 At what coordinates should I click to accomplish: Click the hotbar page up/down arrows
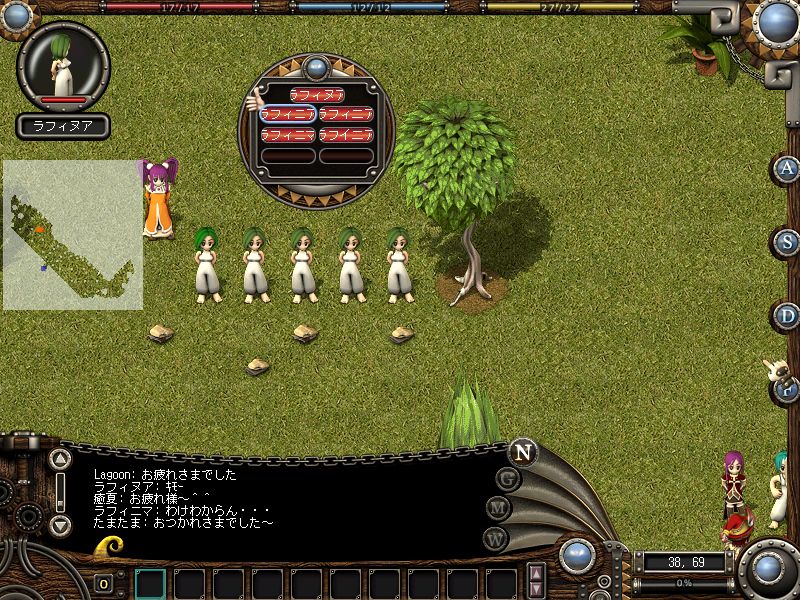(x=537, y=582)
